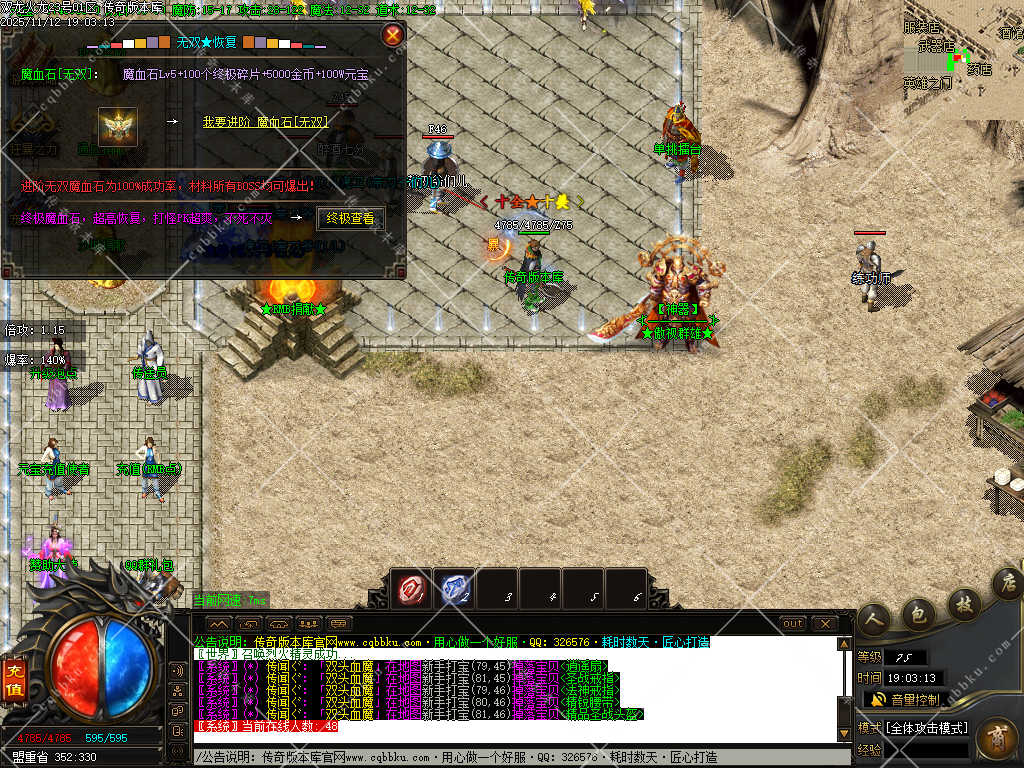This screenshot has height=768, width=1024.
Task: Use the blue item in hotbar slot 2
Action: coord(455,589)
